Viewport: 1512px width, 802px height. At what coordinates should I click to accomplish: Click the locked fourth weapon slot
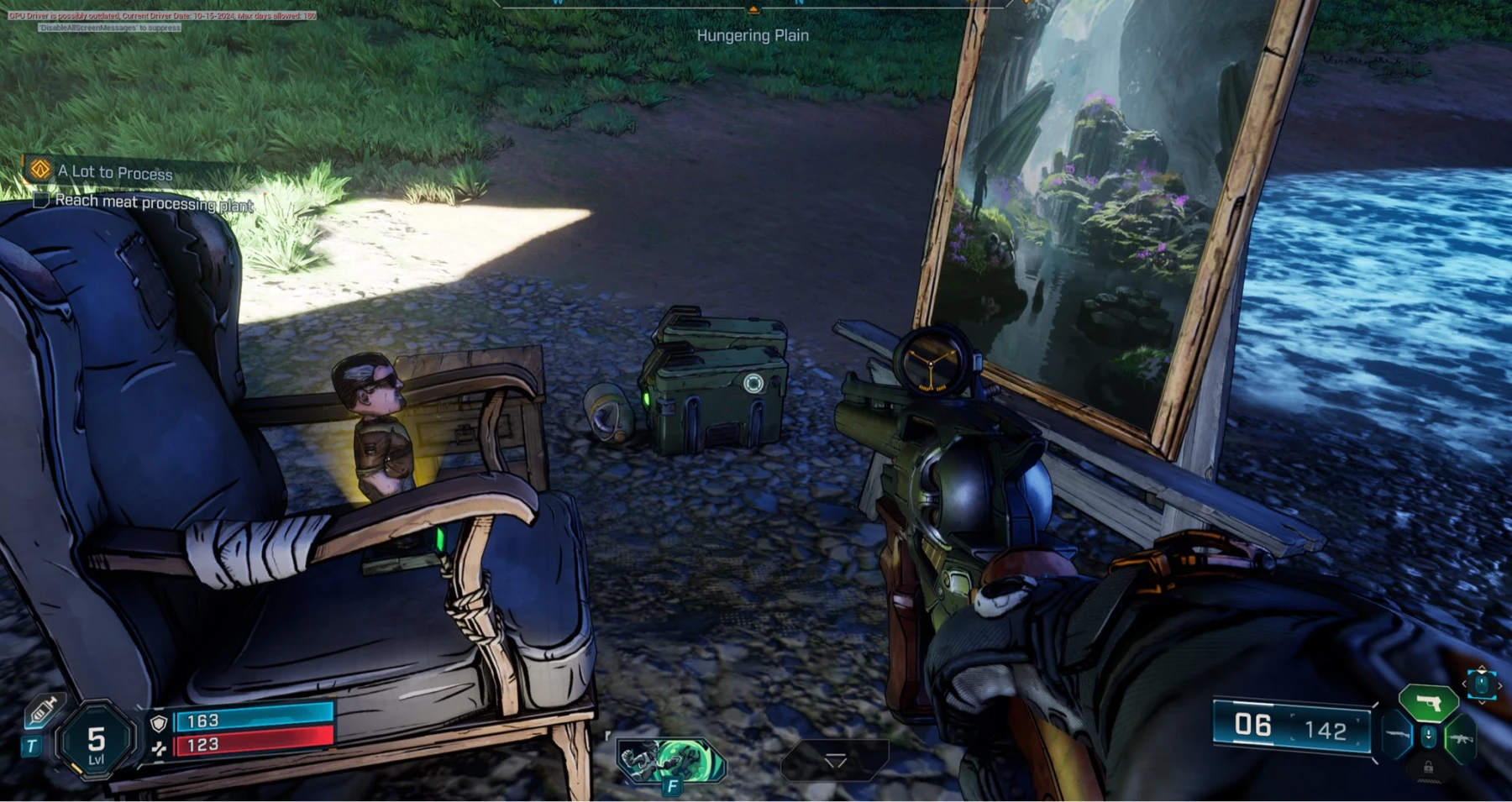coord(1429,768)
